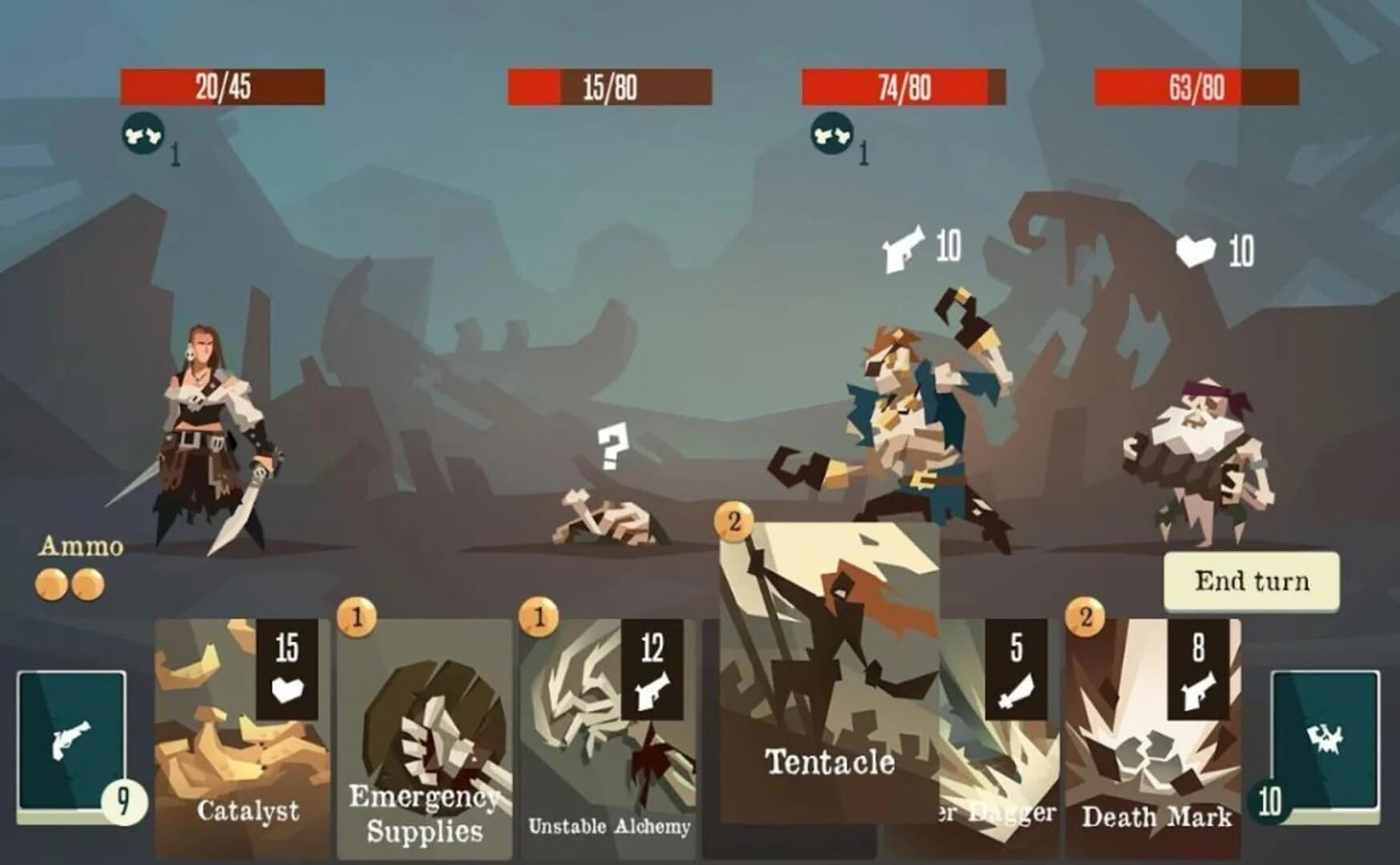Select the Catalyst card
1400x865 pixels.
tap(240, 737)
